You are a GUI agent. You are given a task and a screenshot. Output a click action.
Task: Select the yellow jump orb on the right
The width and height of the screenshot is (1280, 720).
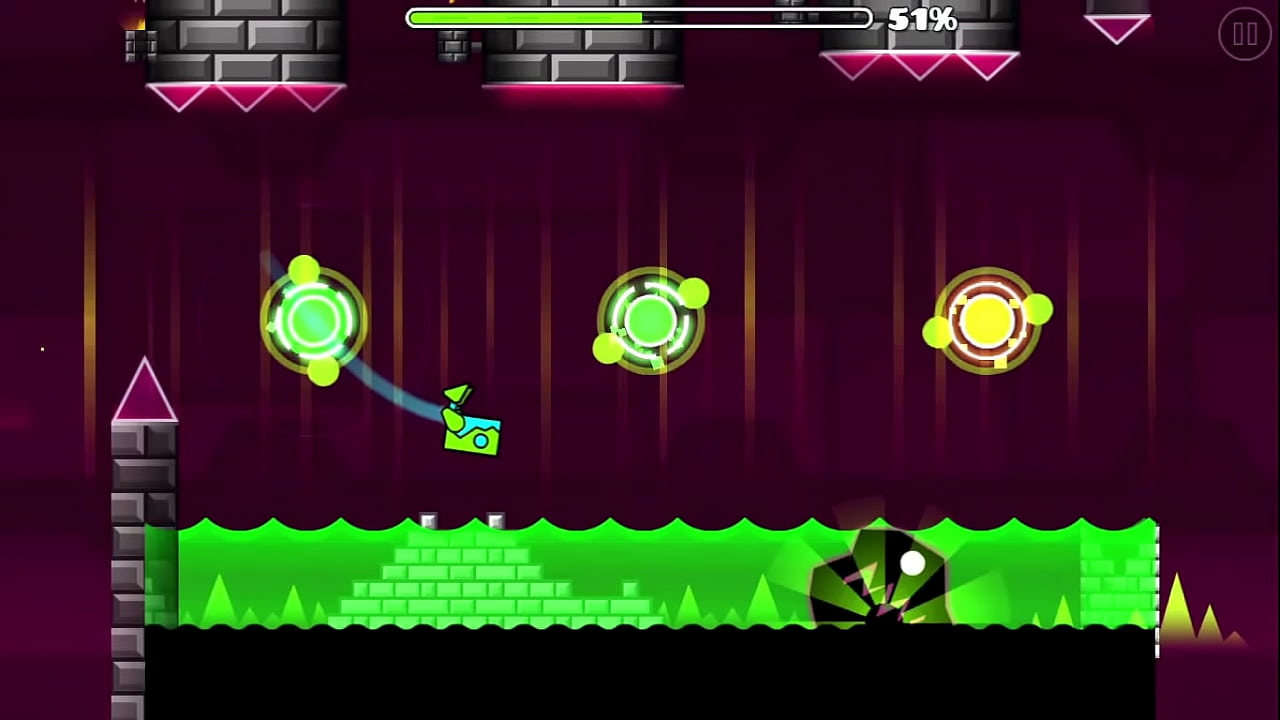[x=988, y=320]
